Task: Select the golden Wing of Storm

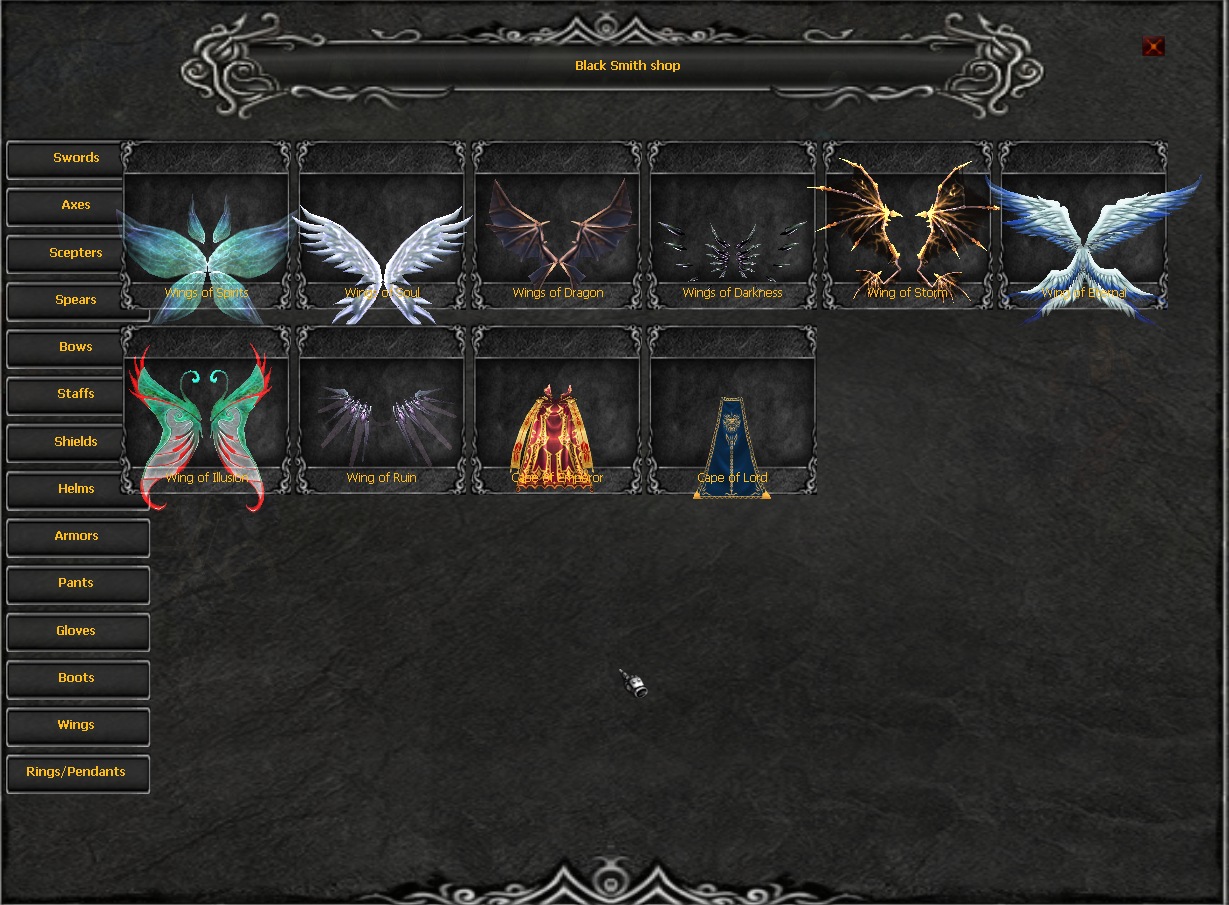Action: [908, 240]
